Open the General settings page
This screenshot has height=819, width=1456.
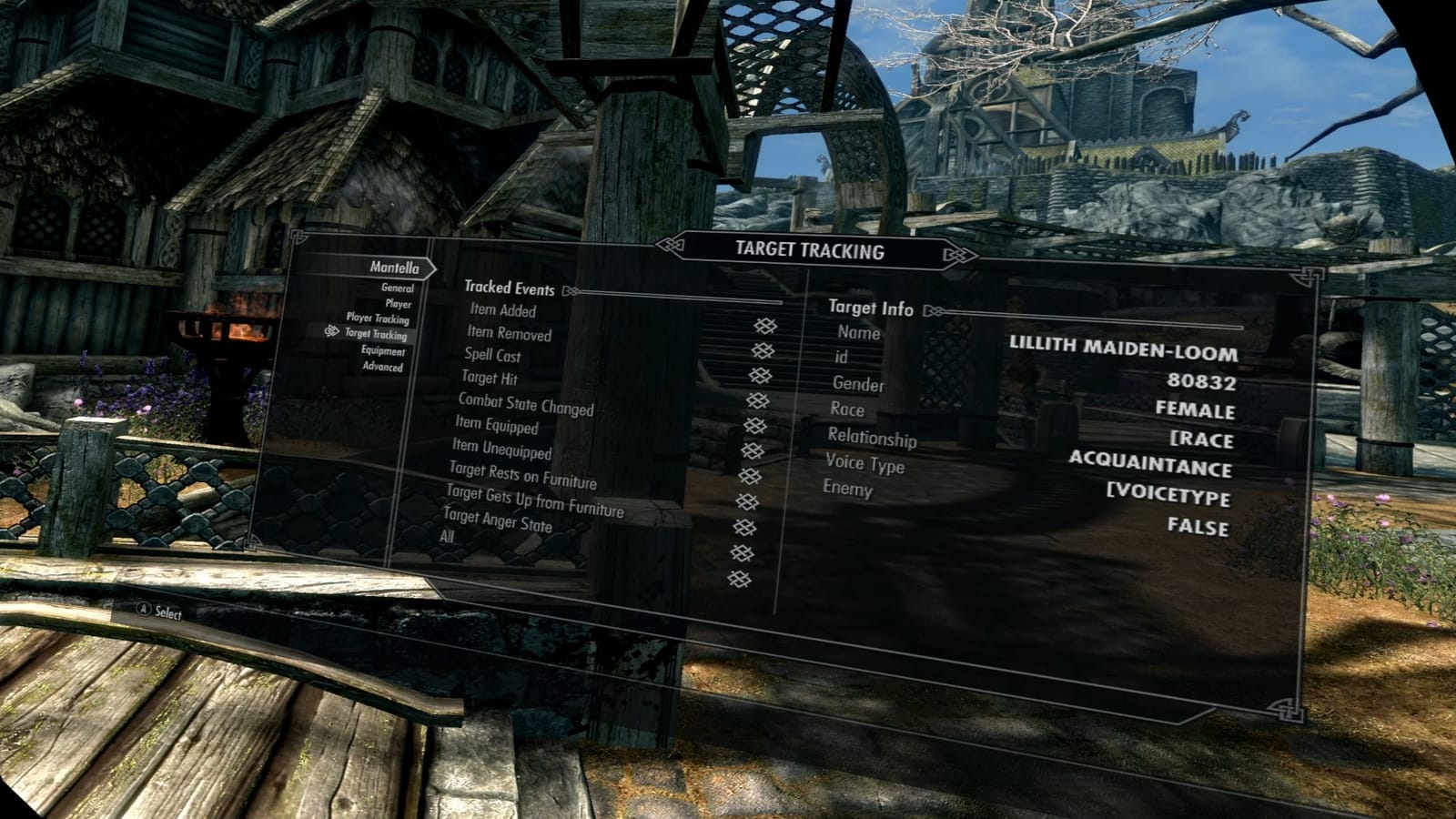[x=397, y=288]
